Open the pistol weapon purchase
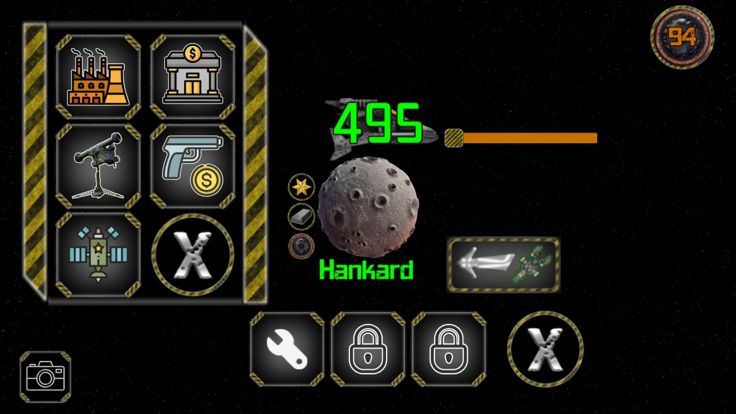The image size is (736, 414). (192, 165)
